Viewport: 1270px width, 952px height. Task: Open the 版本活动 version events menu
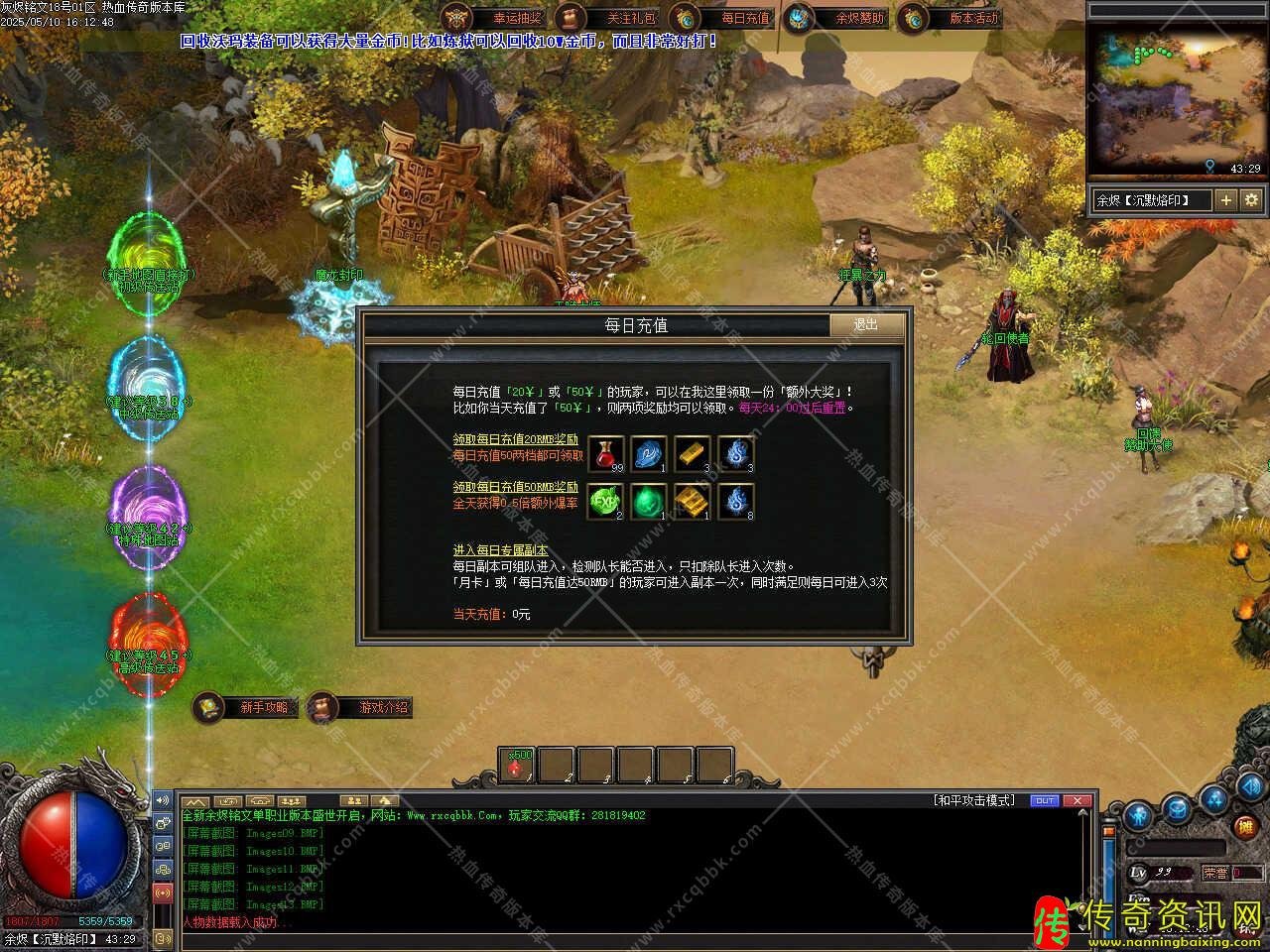[951, 18]
